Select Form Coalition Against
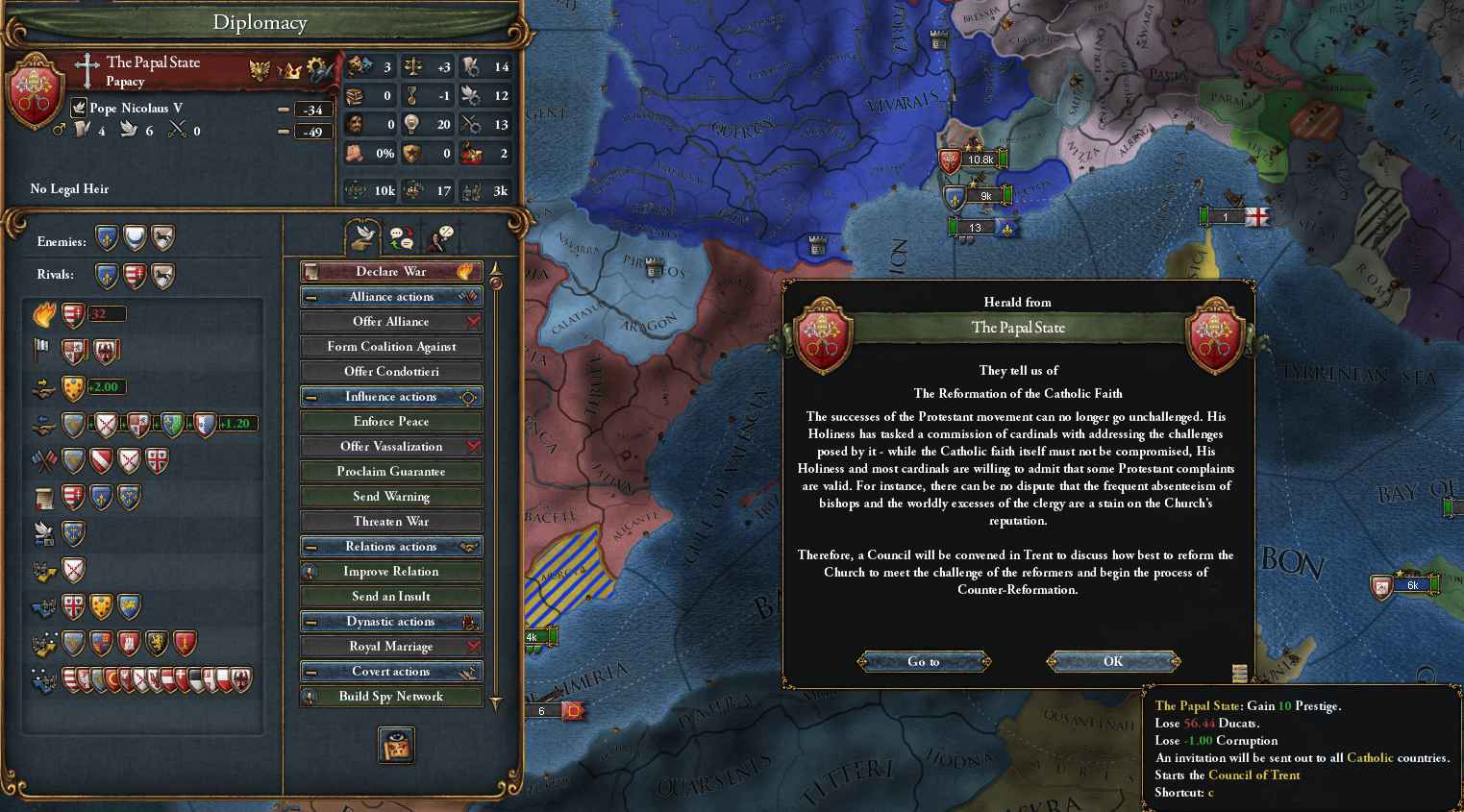The height and width of the screenshot is (812, 1464). [x=391, y=347]
